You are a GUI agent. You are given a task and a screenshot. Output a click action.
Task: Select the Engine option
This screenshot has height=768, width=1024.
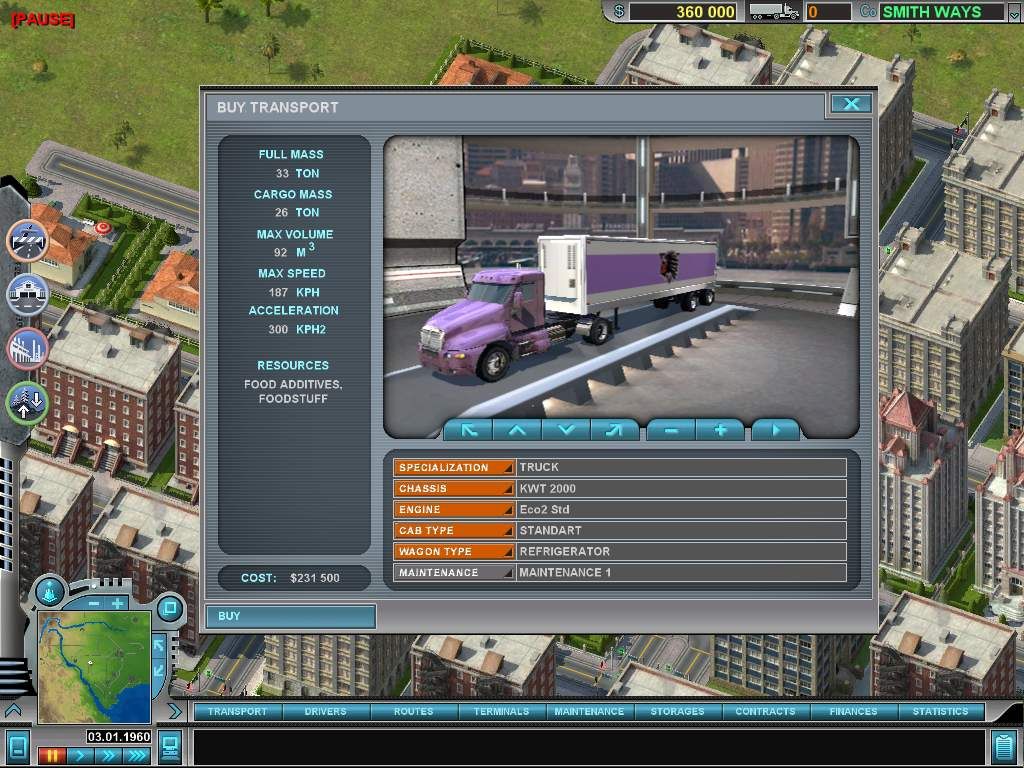point(455,510)
